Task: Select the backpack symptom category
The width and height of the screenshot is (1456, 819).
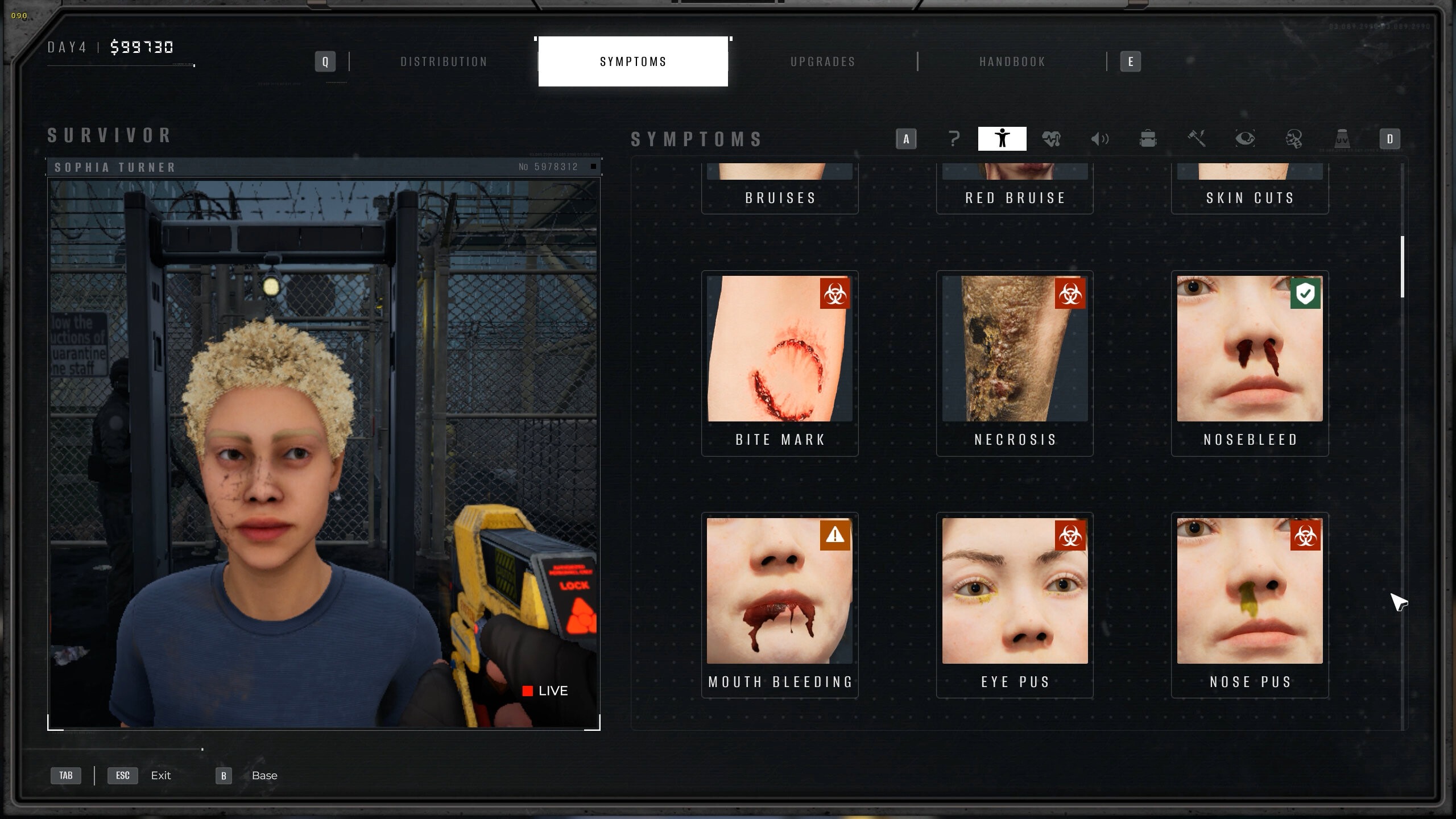Action: coord(1148,139)
